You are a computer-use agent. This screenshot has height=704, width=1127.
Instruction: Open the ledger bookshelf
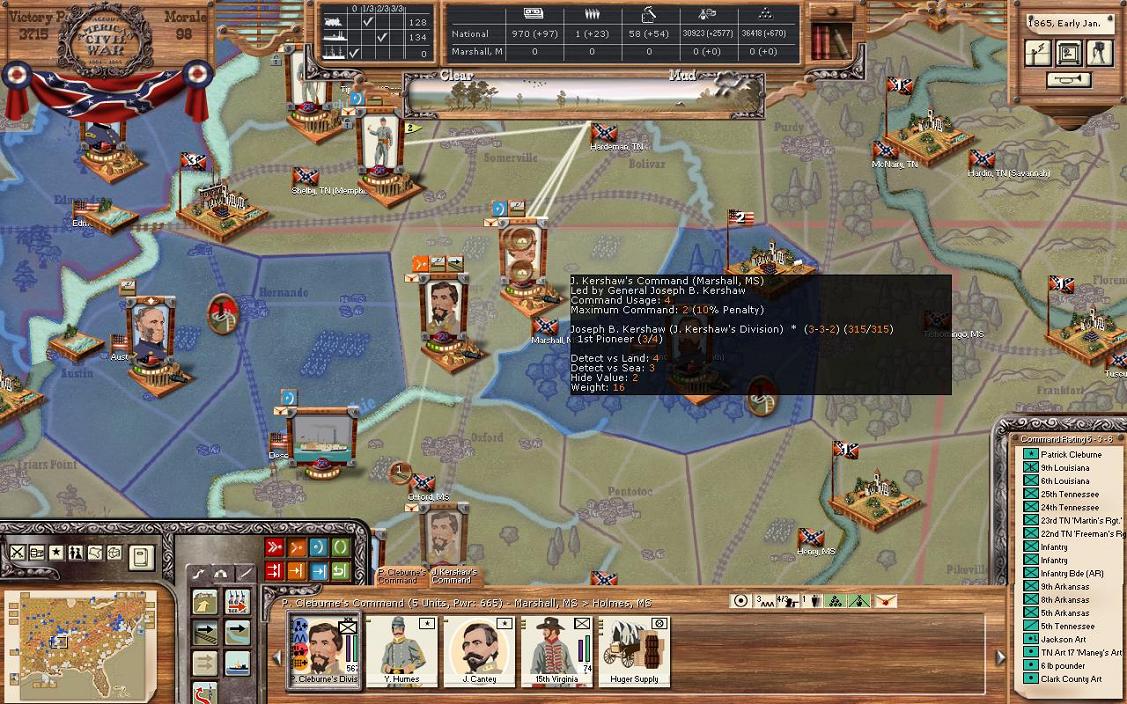point(830,39)
